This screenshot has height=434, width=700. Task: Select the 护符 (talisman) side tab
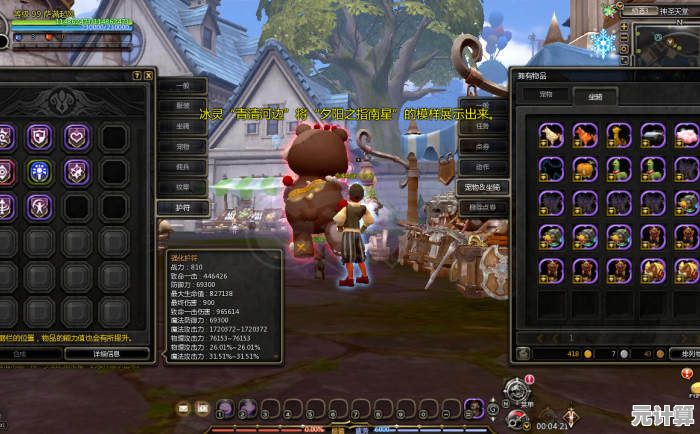(x=182, y=207)
